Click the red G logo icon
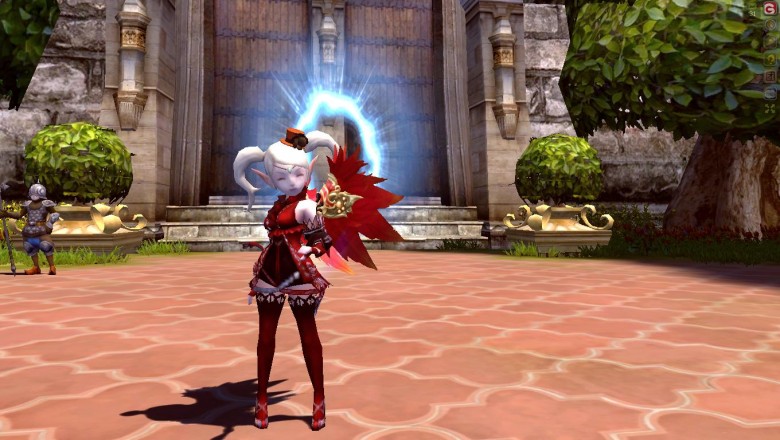This screenshot has height=440, width=780. pyautogui.click(x=770, y=9)
